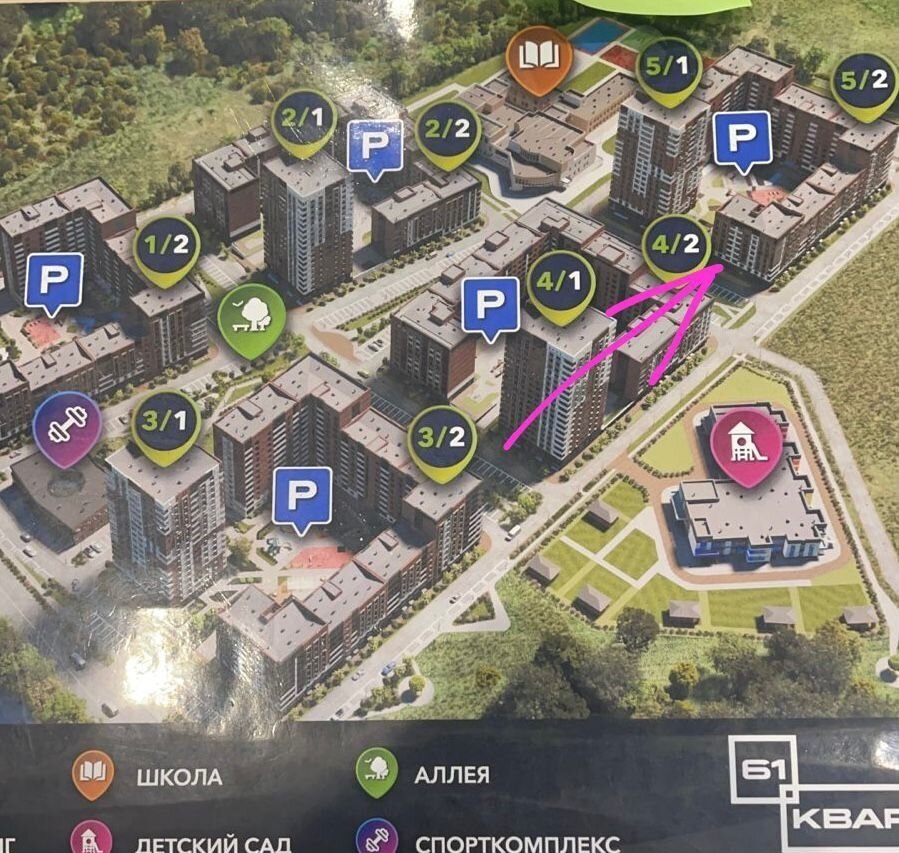Choose the 5/2 building pin

(x=864, y=83)
